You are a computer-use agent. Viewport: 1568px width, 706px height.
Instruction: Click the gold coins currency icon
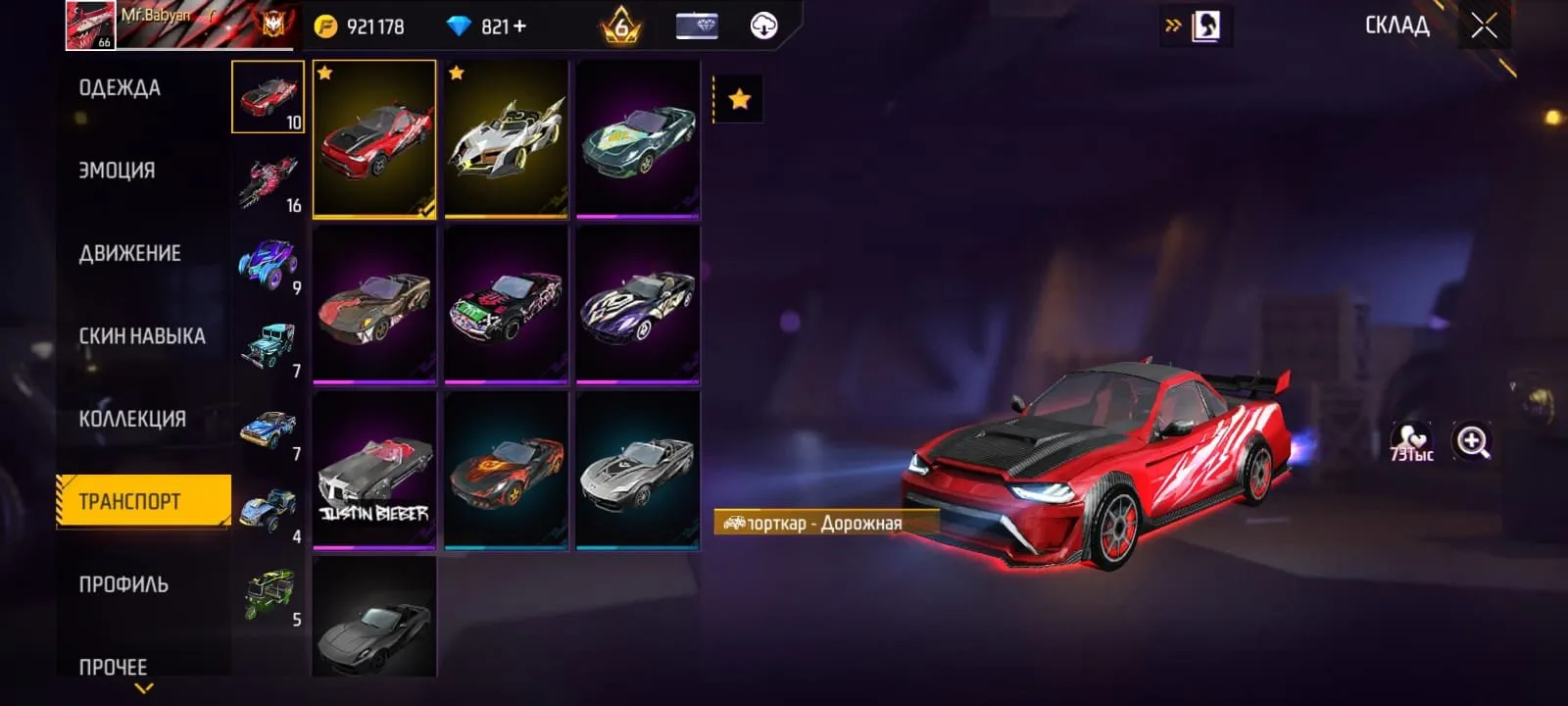point(323,26)
